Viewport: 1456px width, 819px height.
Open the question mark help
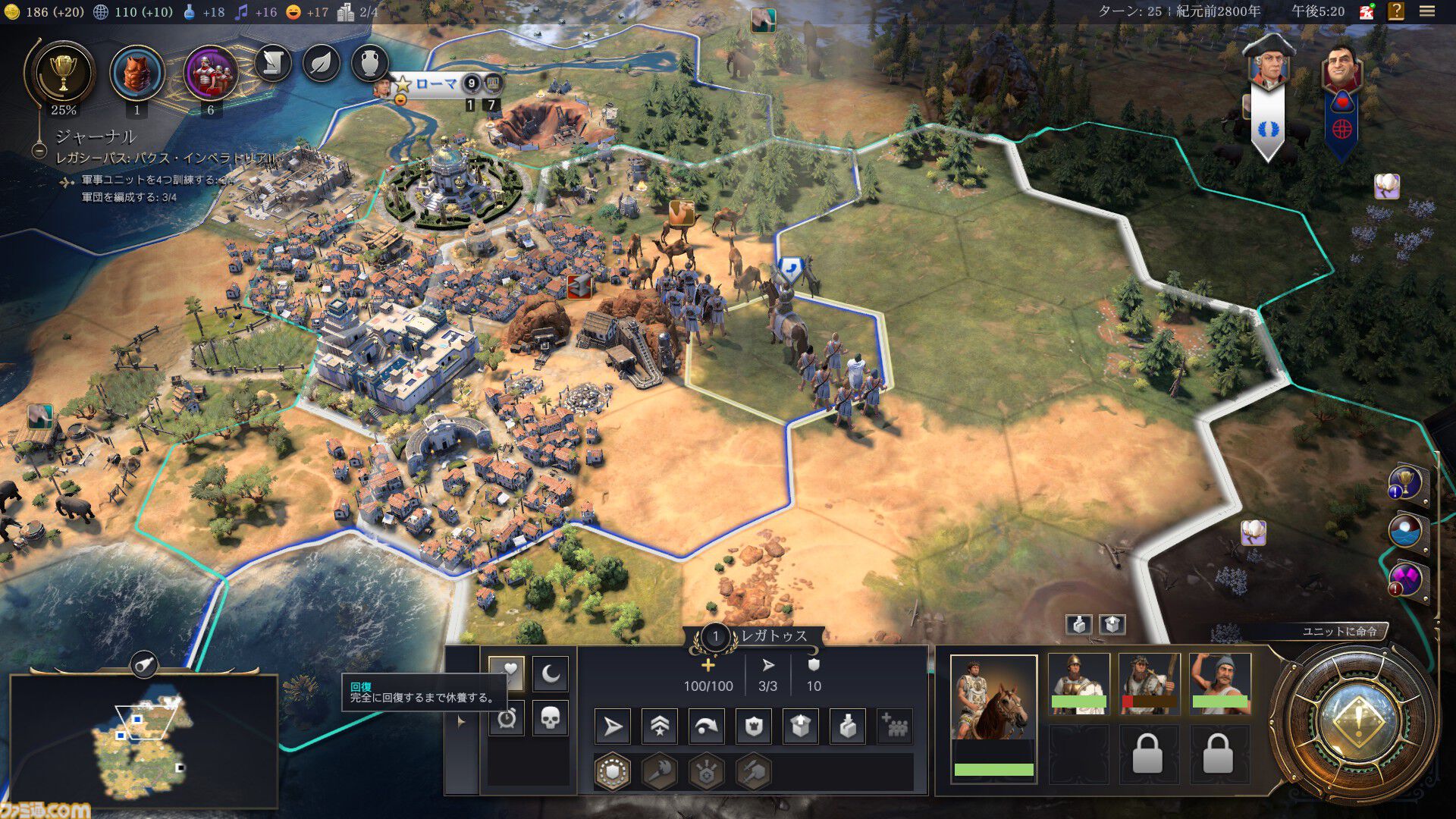click(x=1396, y=11)
